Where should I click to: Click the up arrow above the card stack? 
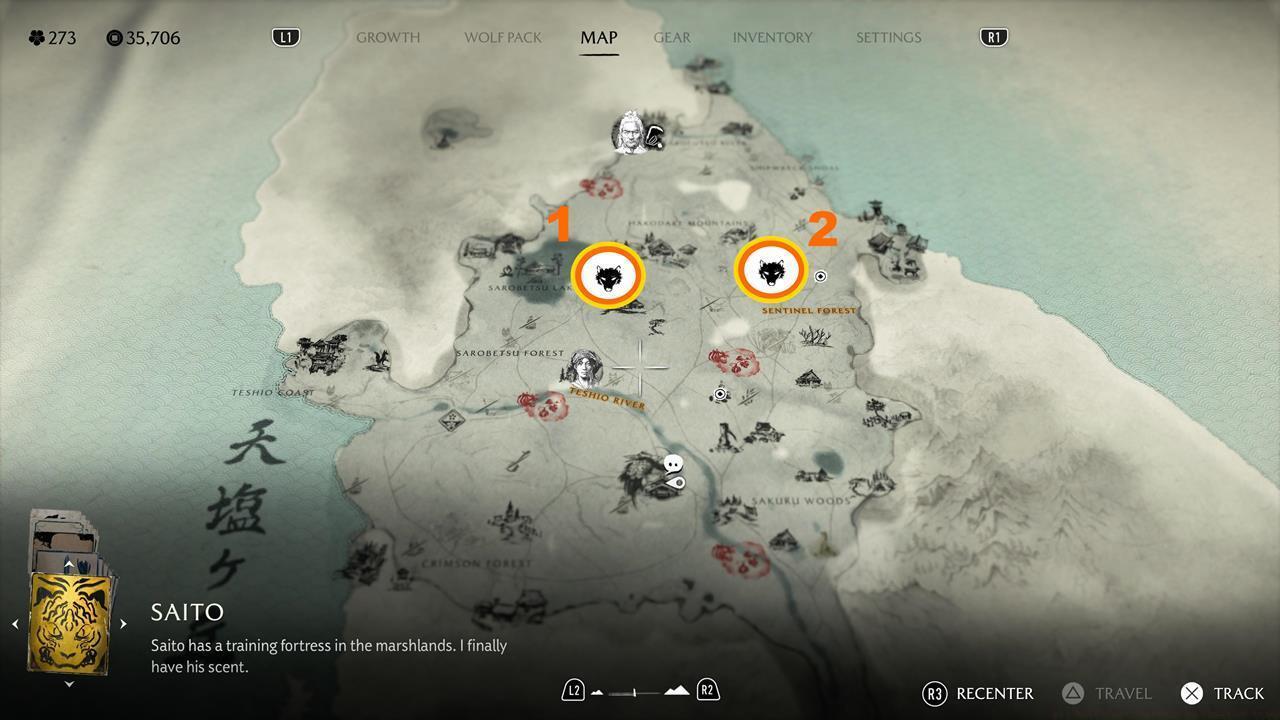click(68, 563)
